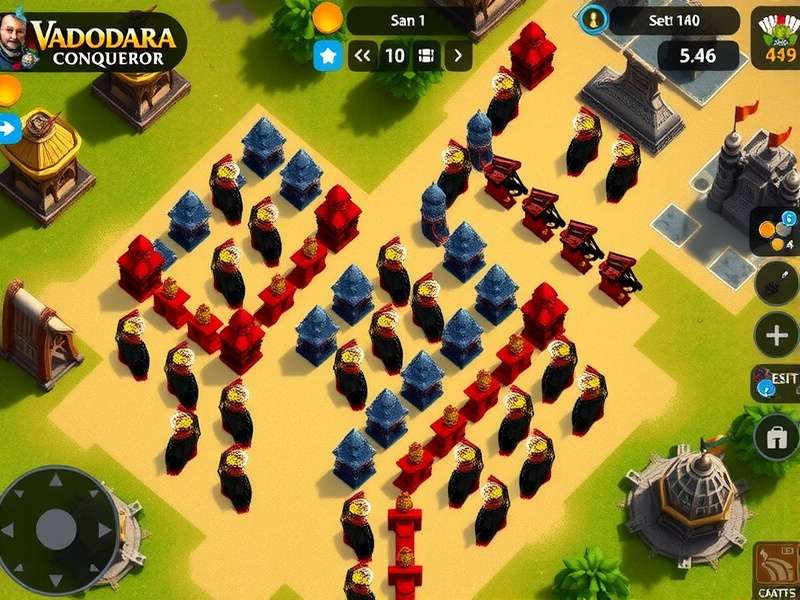
Task: Select the blue star button
Action: pyautogui.click(x=327, y=55)
